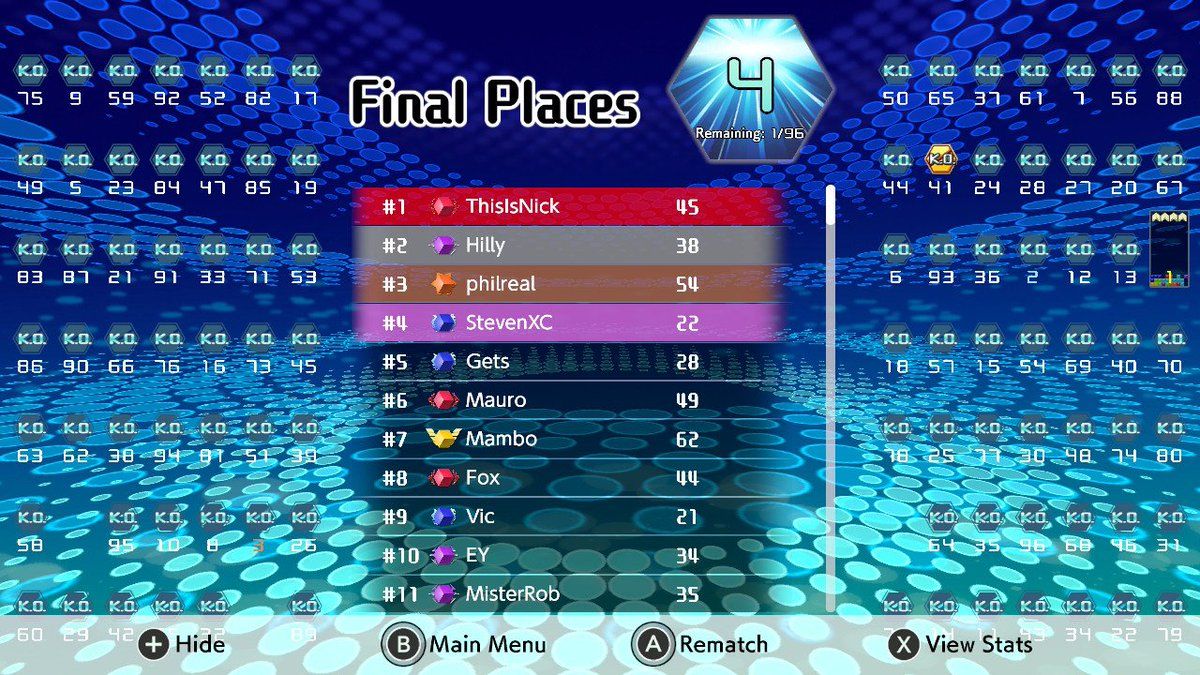Screen dimensions: 1200x675
Task: Select Vic's ninth place row
Action: (x=568, y=517)
